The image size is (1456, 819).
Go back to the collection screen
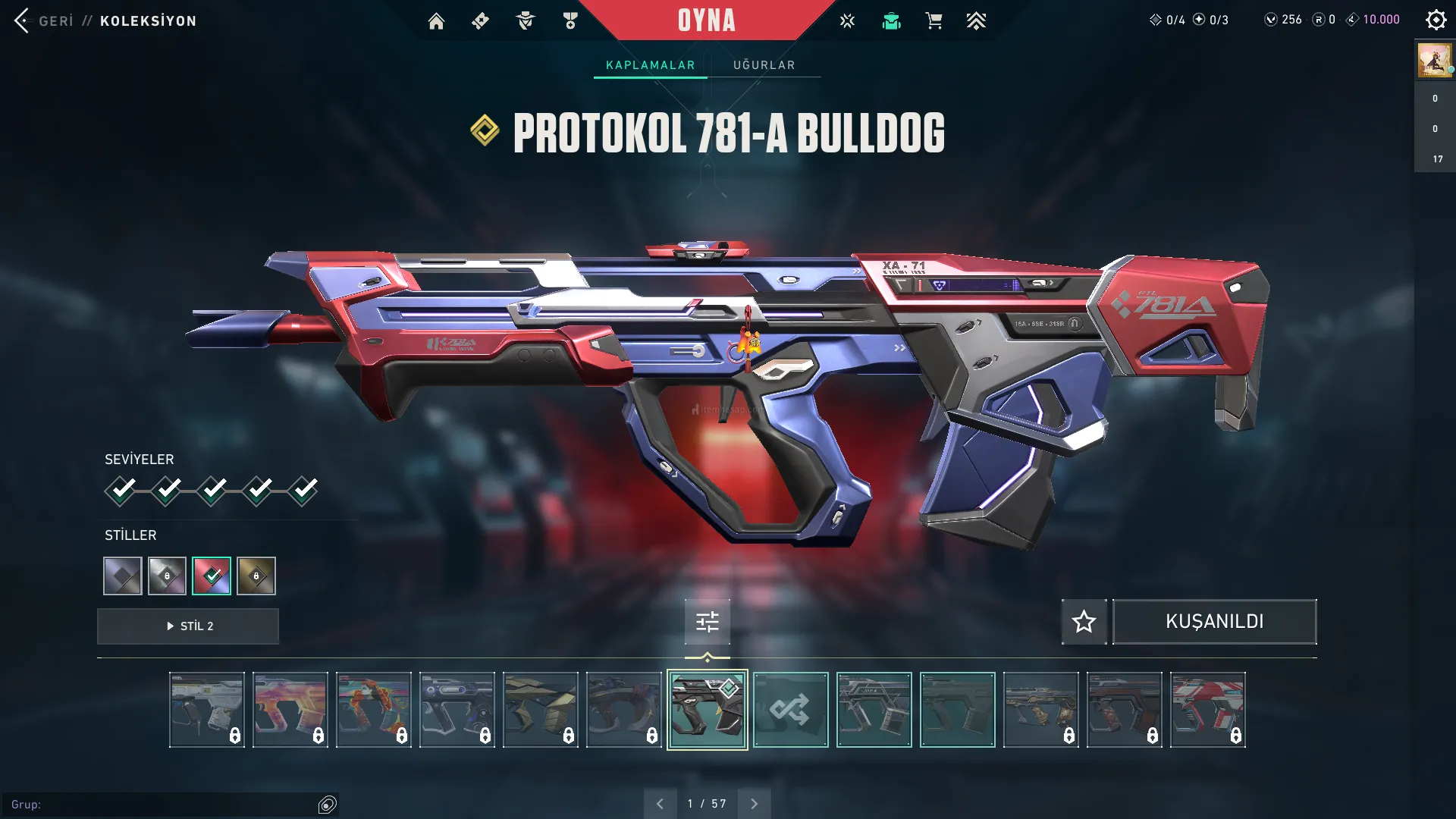[23, 20]
